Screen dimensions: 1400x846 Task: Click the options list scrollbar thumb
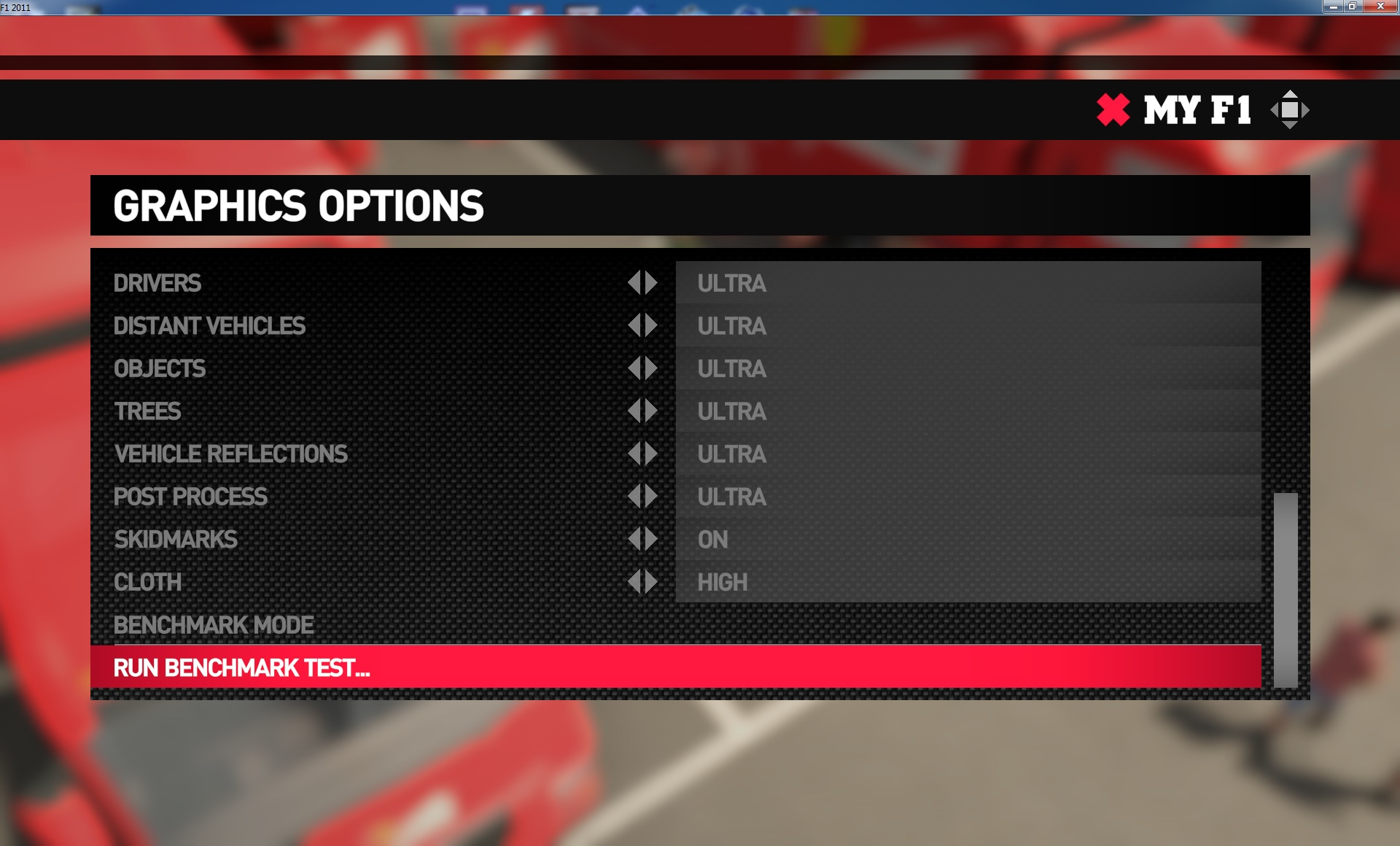1286,589
